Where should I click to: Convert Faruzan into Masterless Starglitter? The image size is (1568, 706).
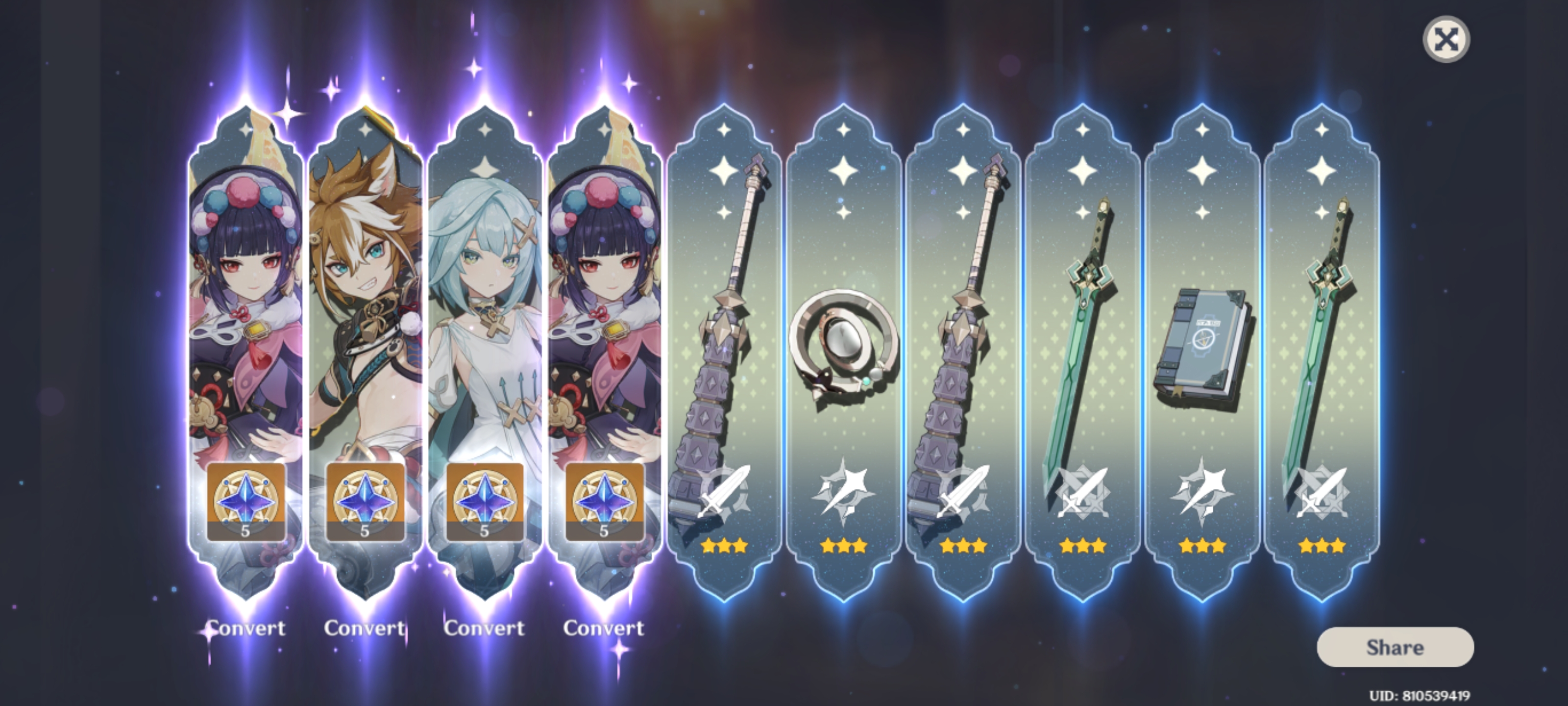click(x=484, y=628)
